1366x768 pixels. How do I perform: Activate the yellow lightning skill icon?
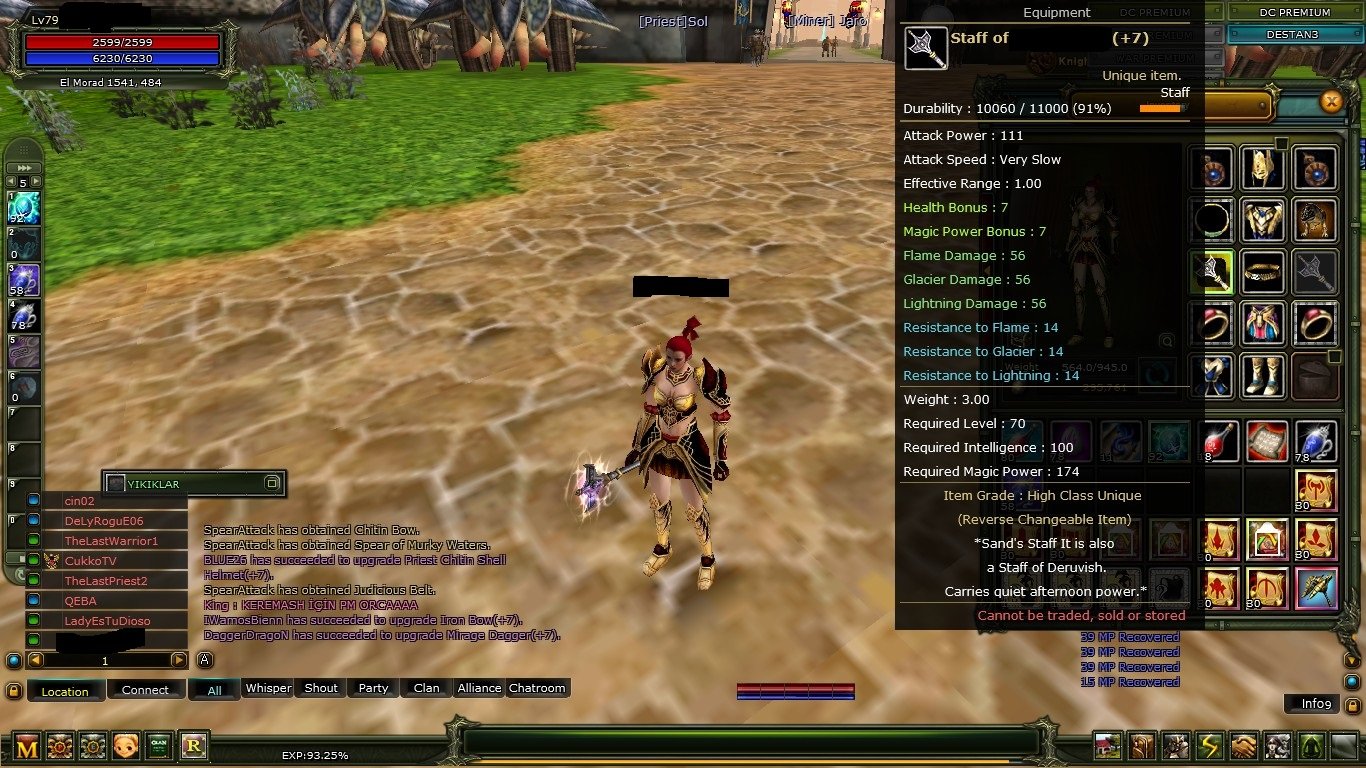(x=1210, y=747)
